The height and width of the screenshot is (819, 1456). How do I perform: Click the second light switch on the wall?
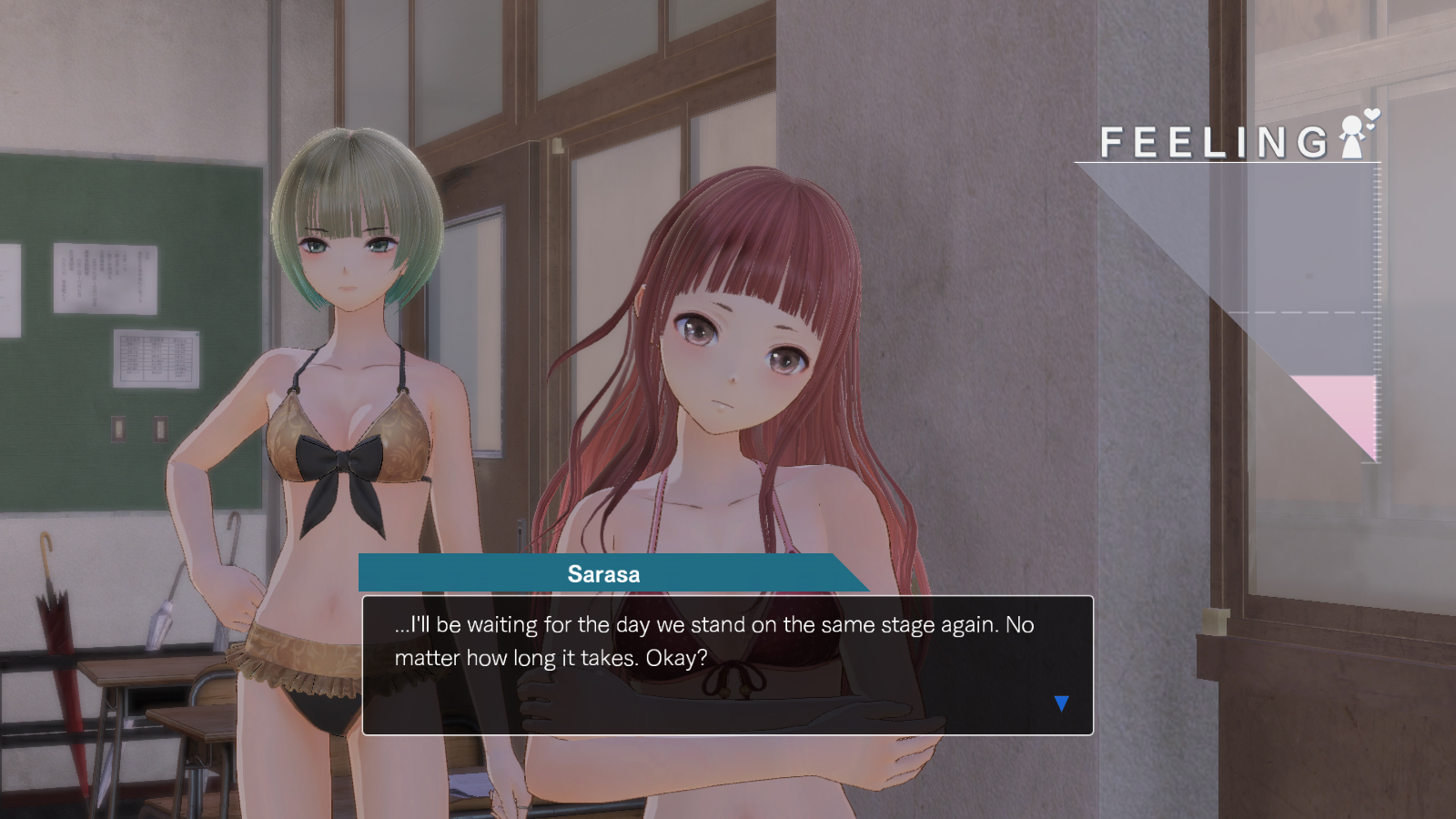click(160, 430)
